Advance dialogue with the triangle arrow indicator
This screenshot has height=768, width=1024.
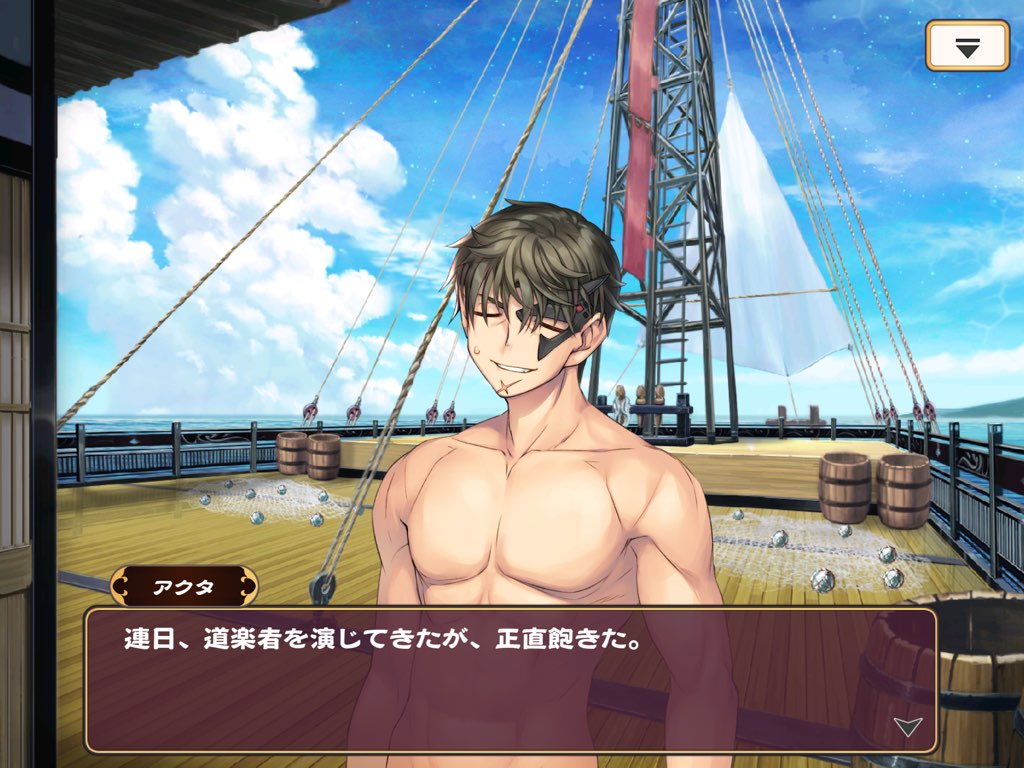[x=907, y=727]
